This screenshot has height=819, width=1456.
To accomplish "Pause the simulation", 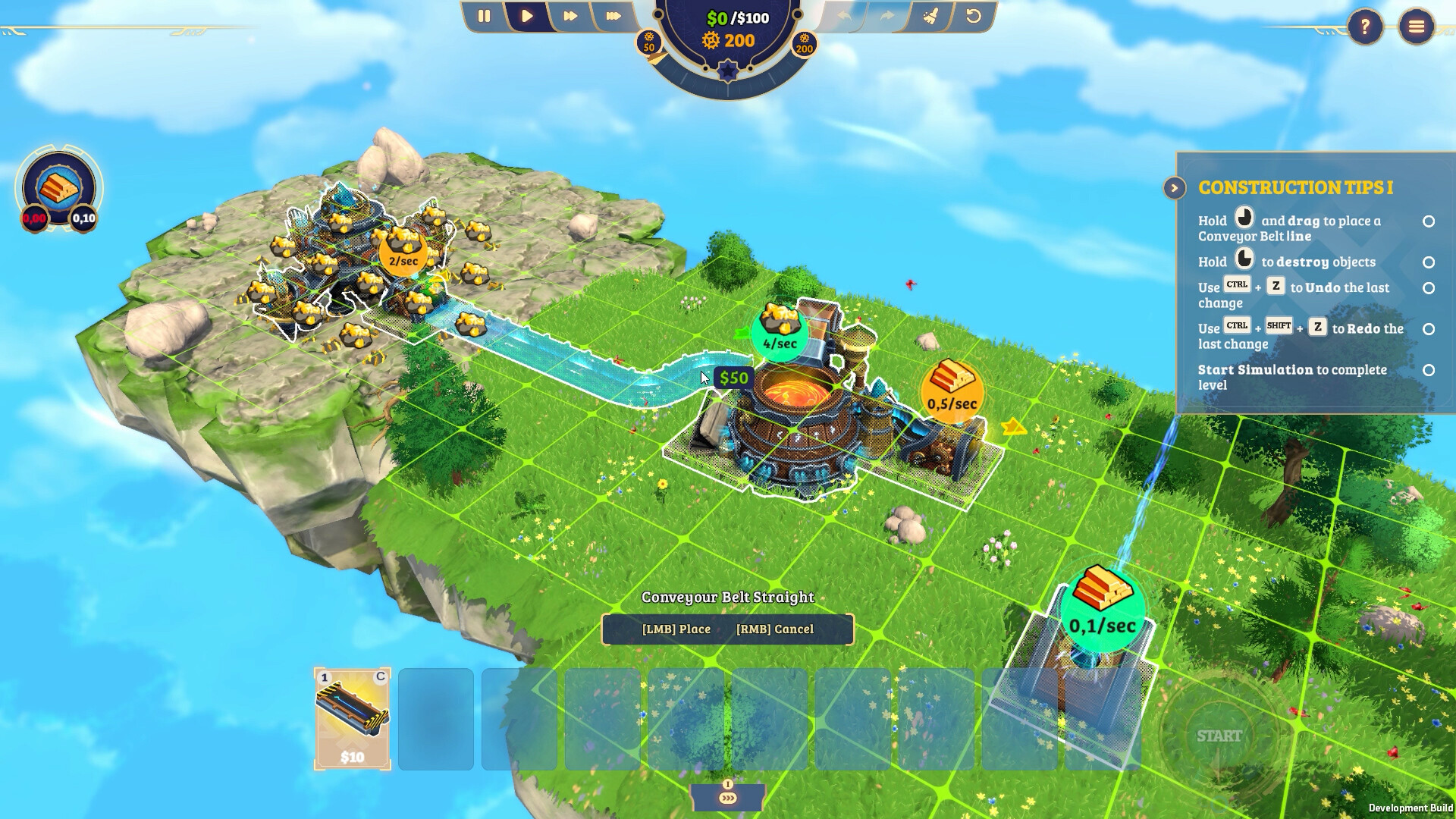I will pyautogui.click(x=484, y=16).
